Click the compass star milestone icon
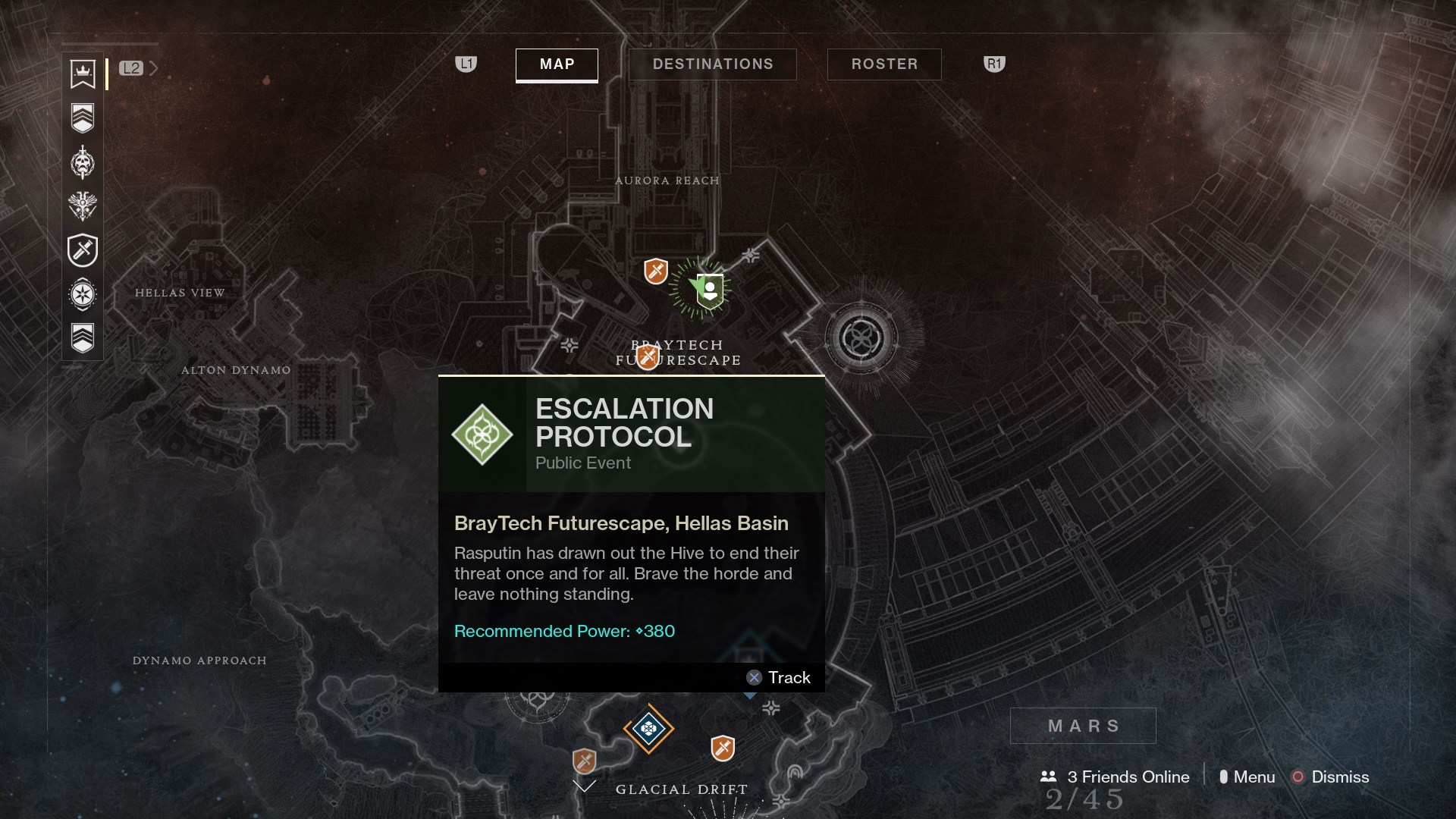The width and height of the screenshot is (1456, 819). click(82, 294)
